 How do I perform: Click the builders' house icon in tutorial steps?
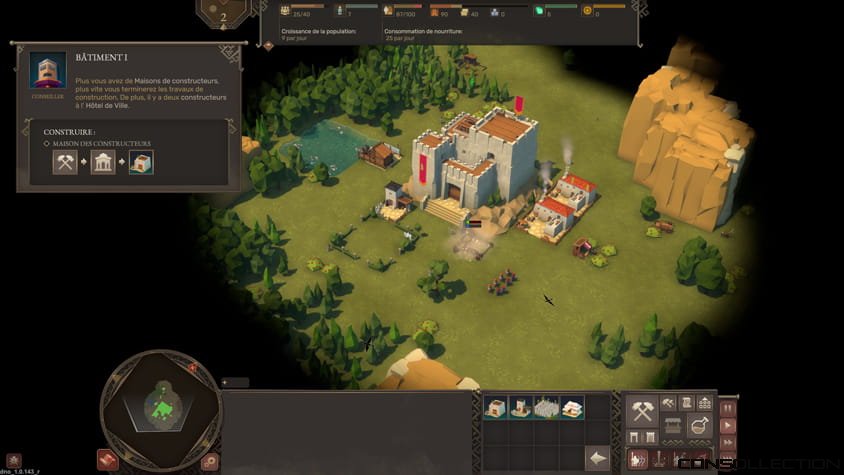[x=141, y=161]
